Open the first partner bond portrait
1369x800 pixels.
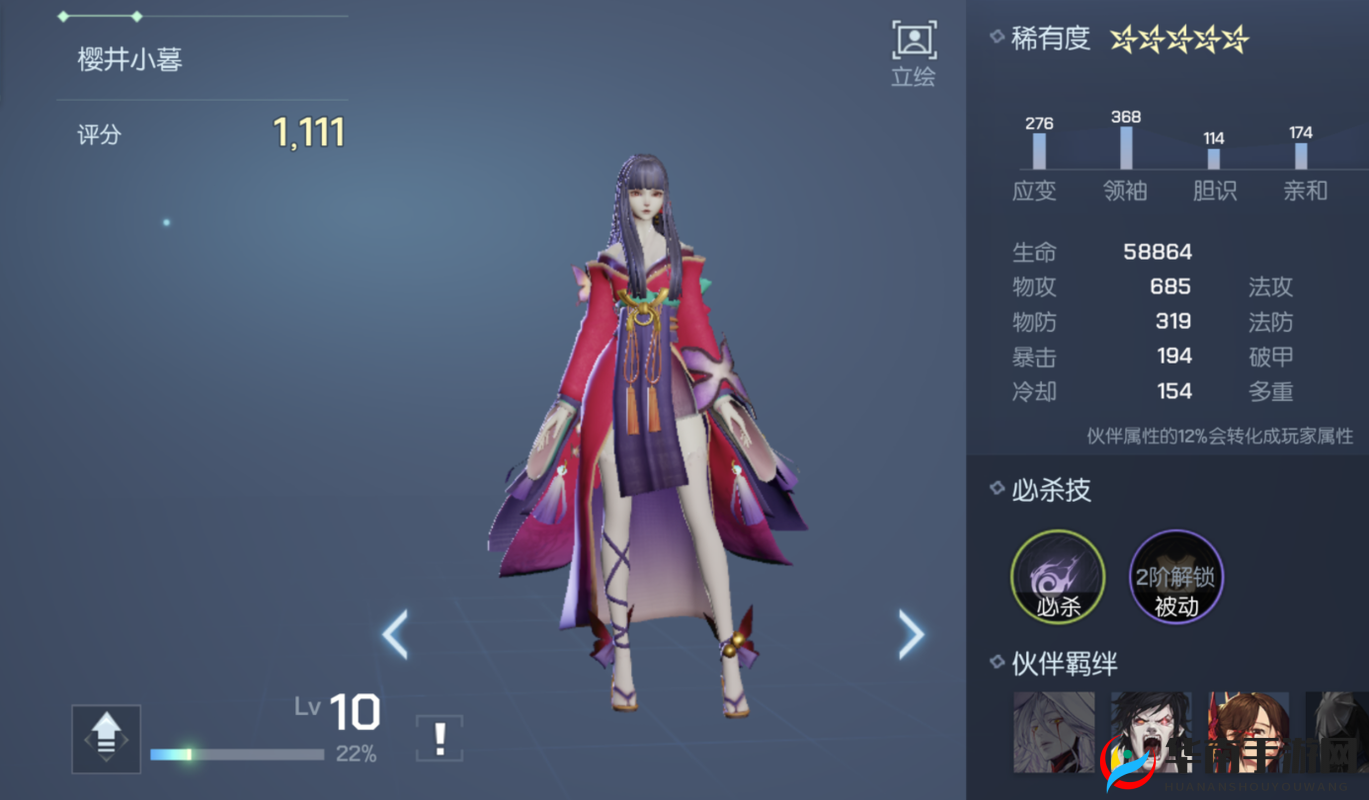pyautogui.click(x=1055, y=731)
